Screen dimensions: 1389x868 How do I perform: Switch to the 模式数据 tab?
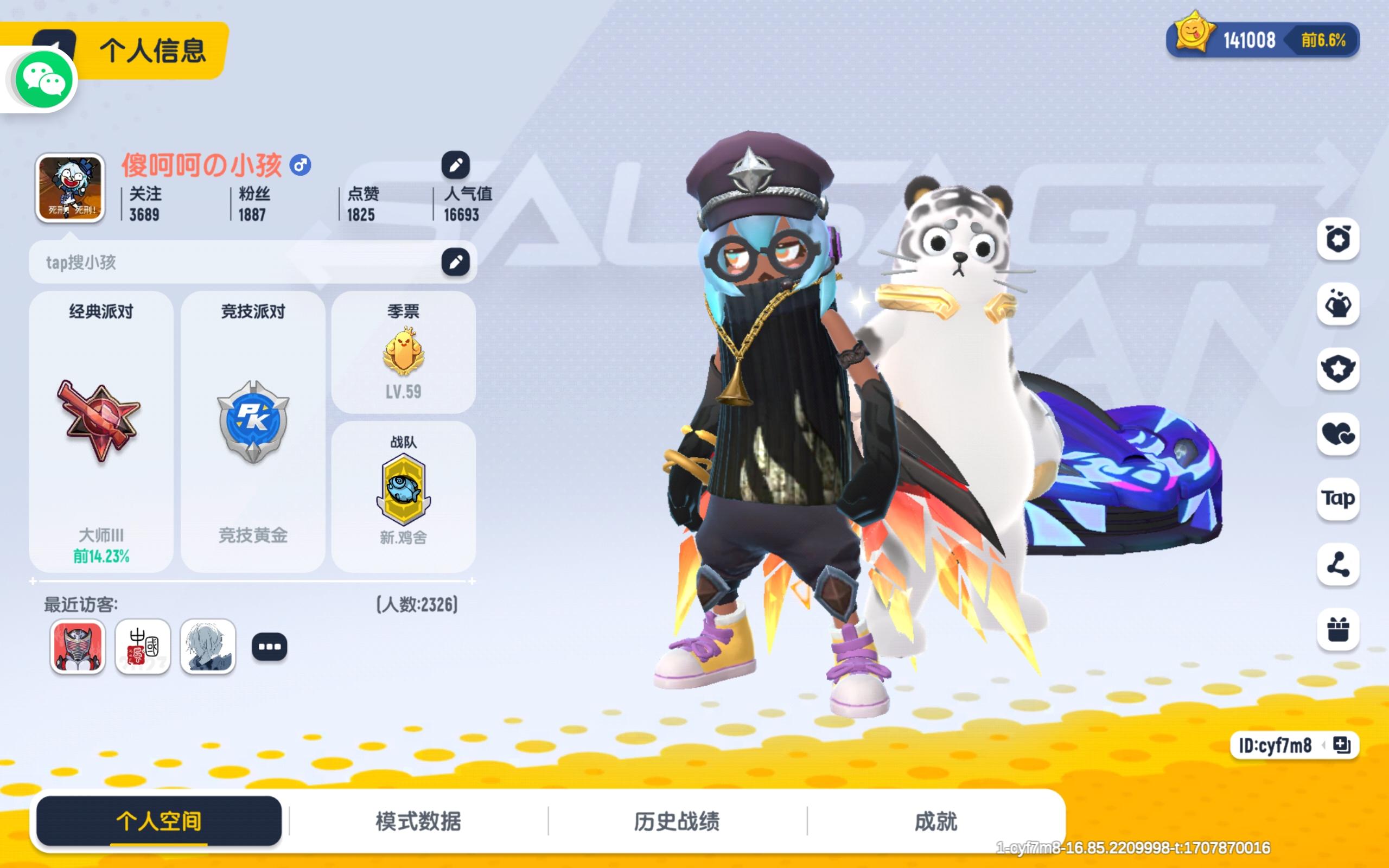coord(418,821)
